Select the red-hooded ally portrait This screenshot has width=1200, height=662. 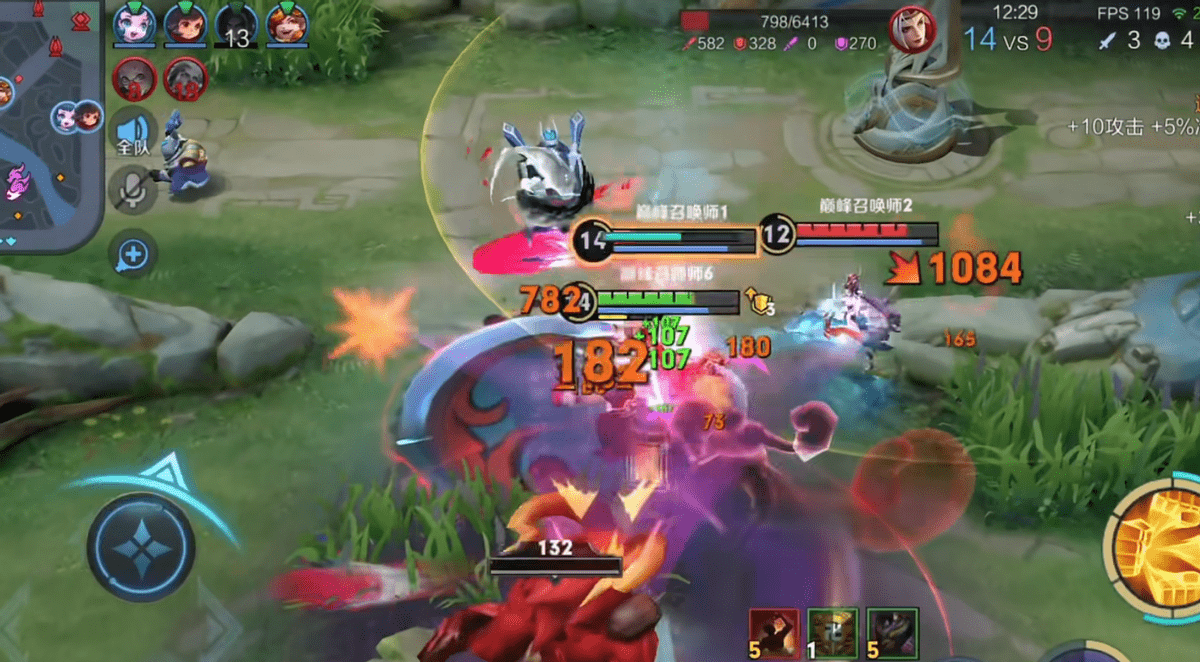[184, 24]
